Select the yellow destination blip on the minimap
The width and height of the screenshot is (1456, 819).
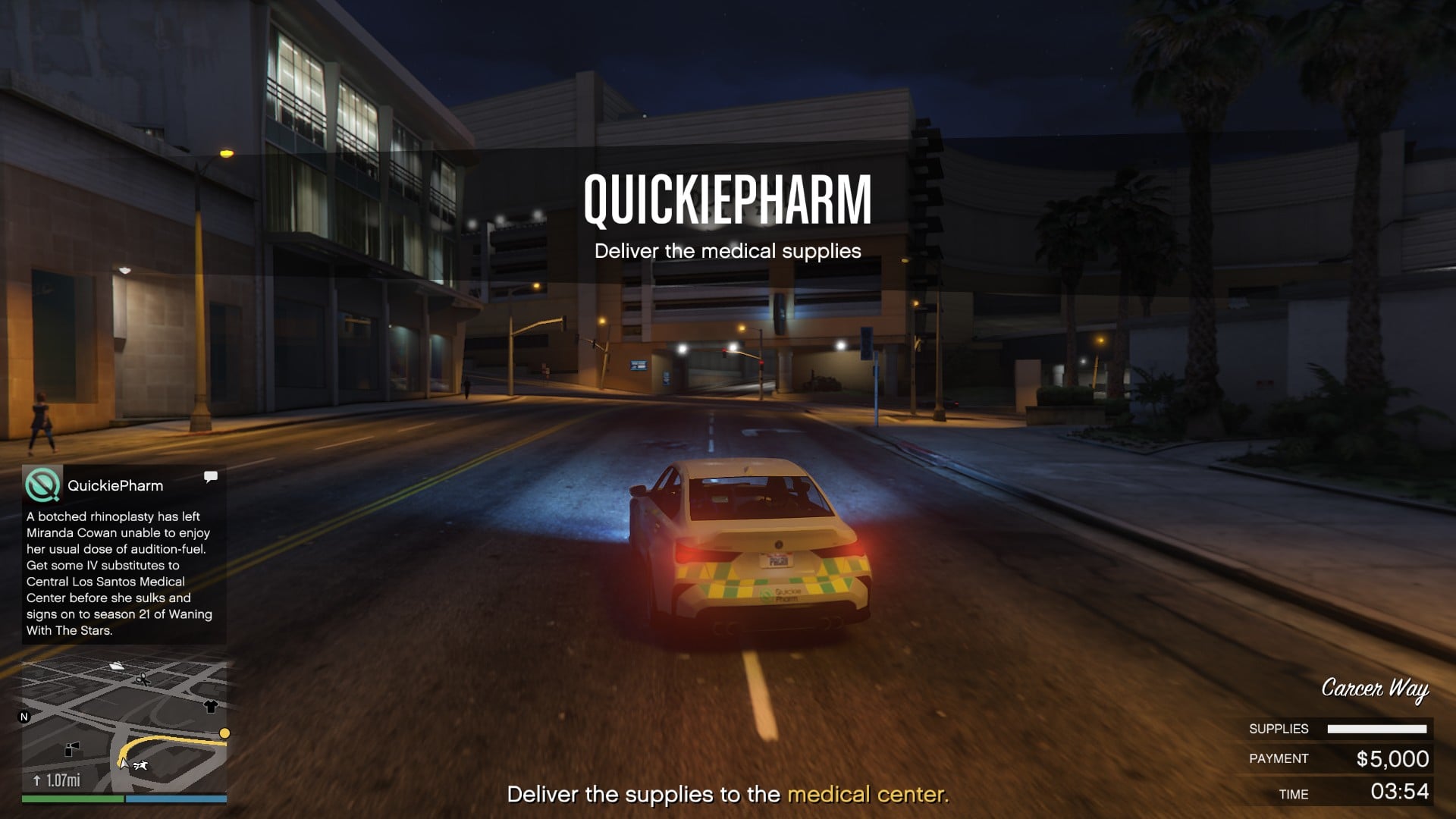point(227,733)
